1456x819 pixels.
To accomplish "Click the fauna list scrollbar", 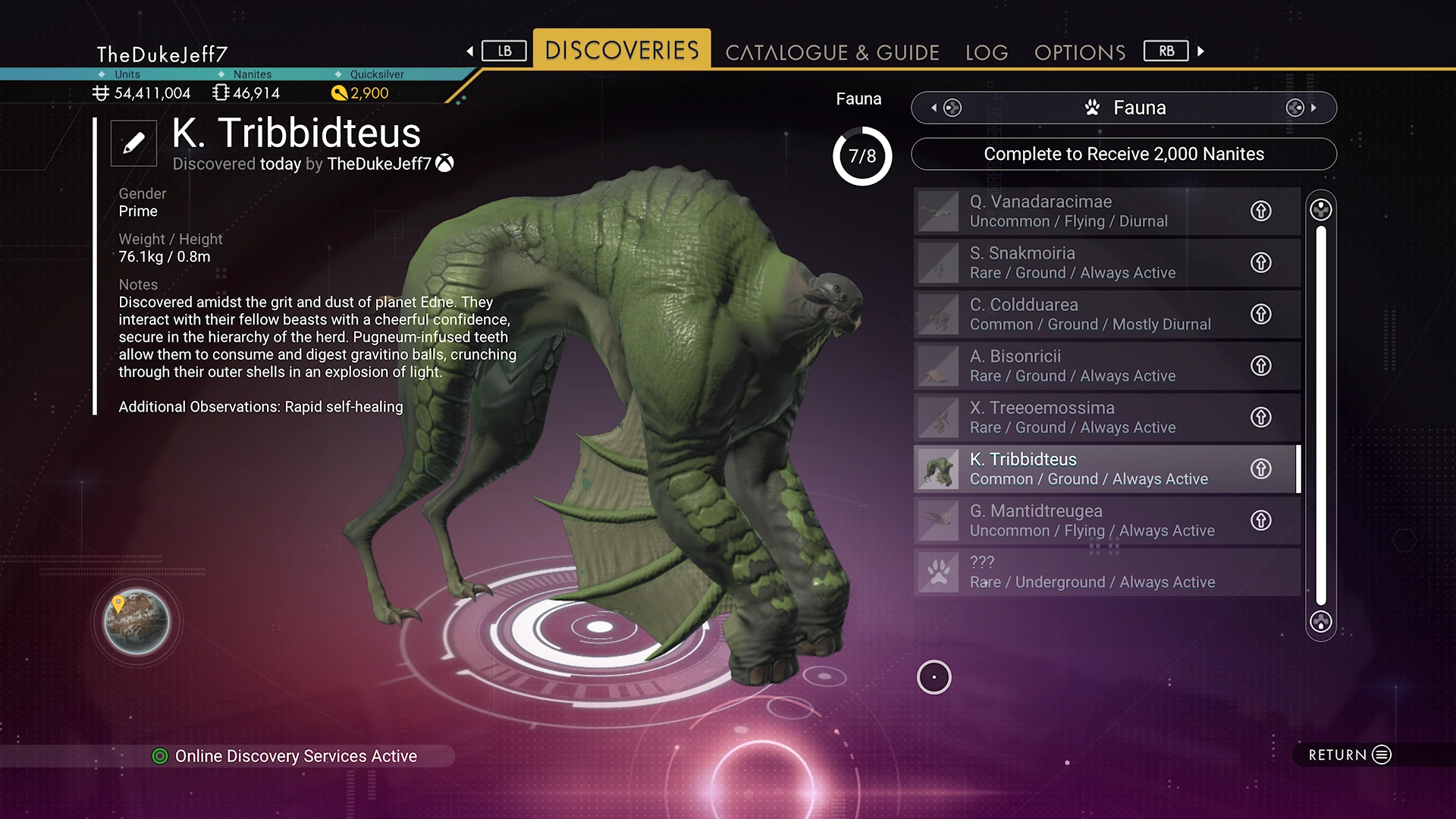I will (1320, 416).
